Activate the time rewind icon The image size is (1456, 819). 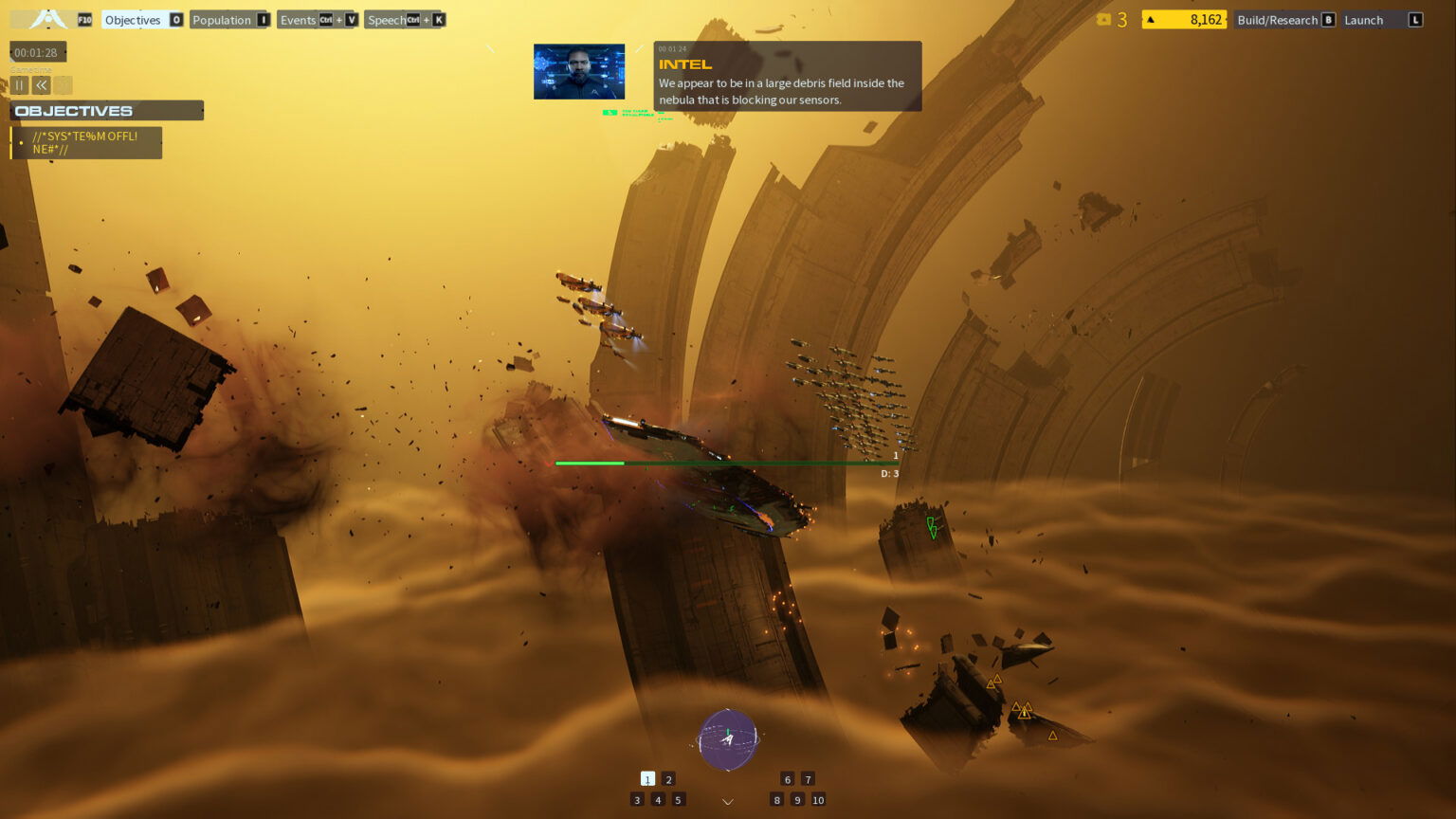pyautogui.click(x=42, y=85)
